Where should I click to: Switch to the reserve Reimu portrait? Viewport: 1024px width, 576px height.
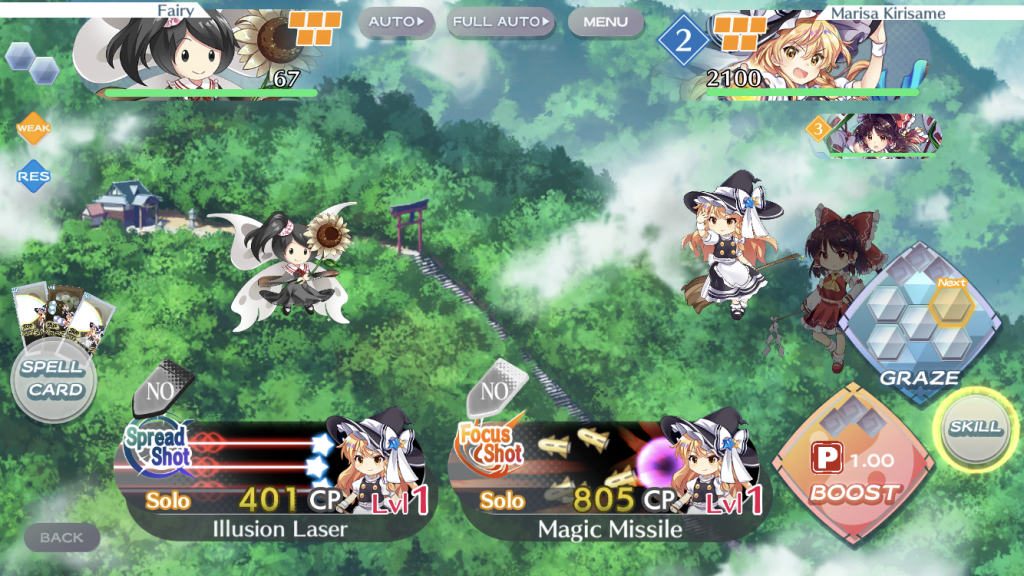[x=877, y=137]
